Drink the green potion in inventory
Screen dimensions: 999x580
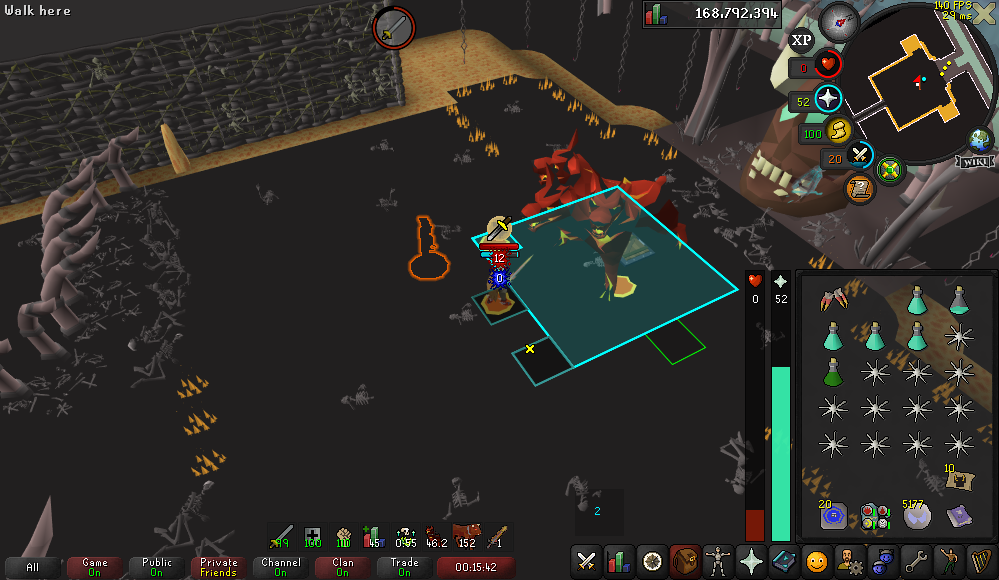832,372
